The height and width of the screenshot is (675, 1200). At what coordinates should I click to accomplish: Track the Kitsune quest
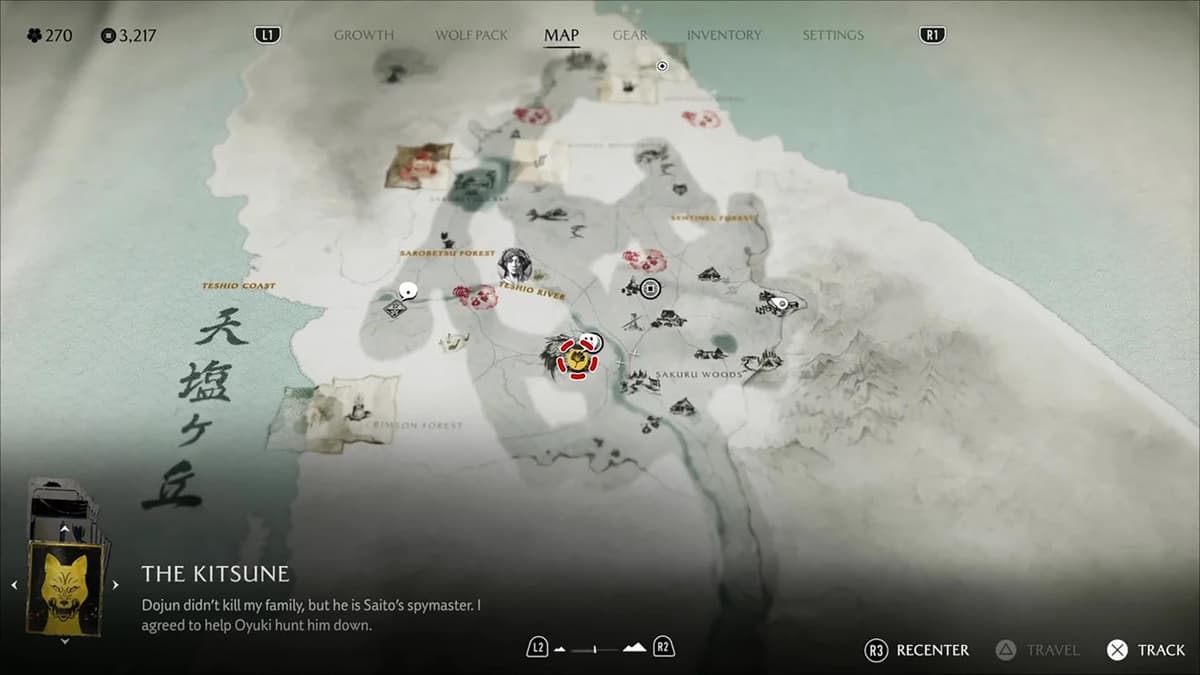(x=1147, y=650)
